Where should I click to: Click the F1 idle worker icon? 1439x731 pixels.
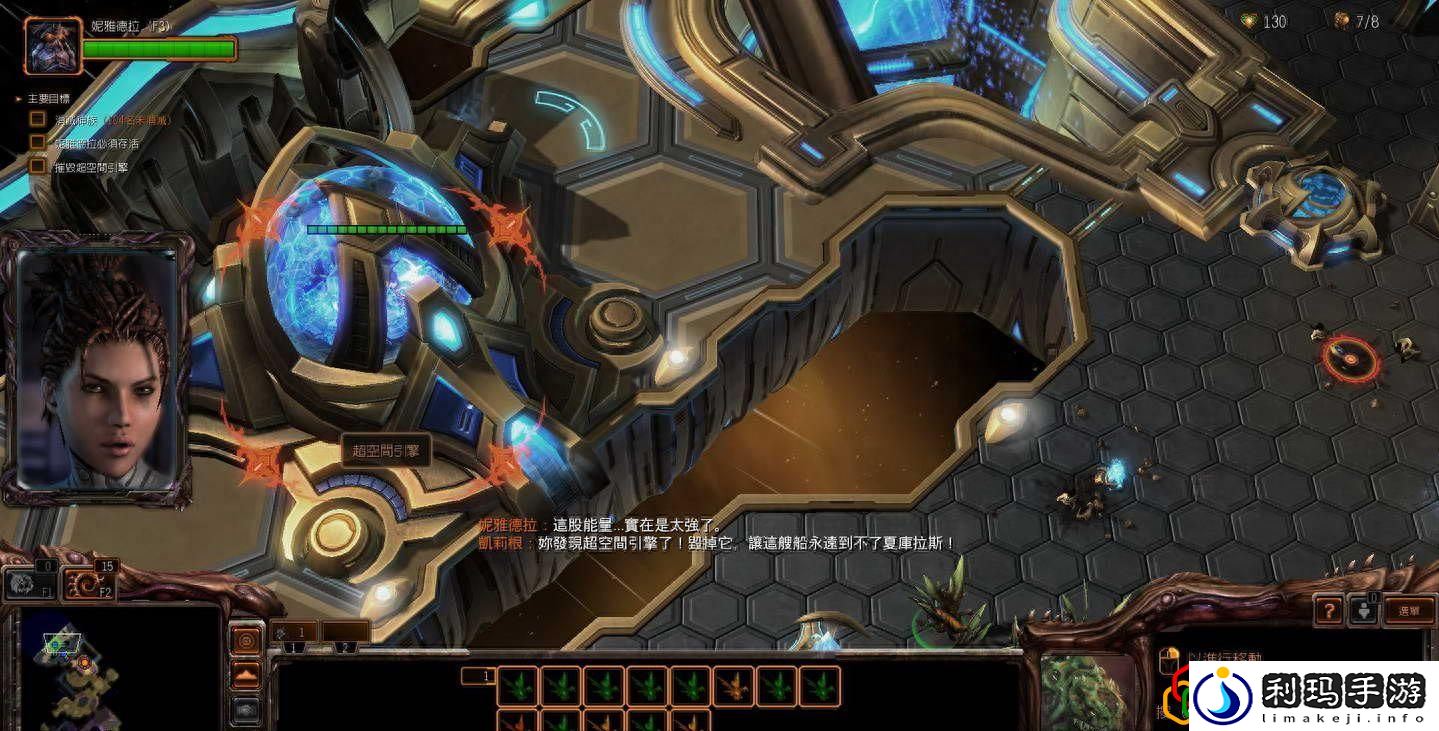(x=29, y=584)
